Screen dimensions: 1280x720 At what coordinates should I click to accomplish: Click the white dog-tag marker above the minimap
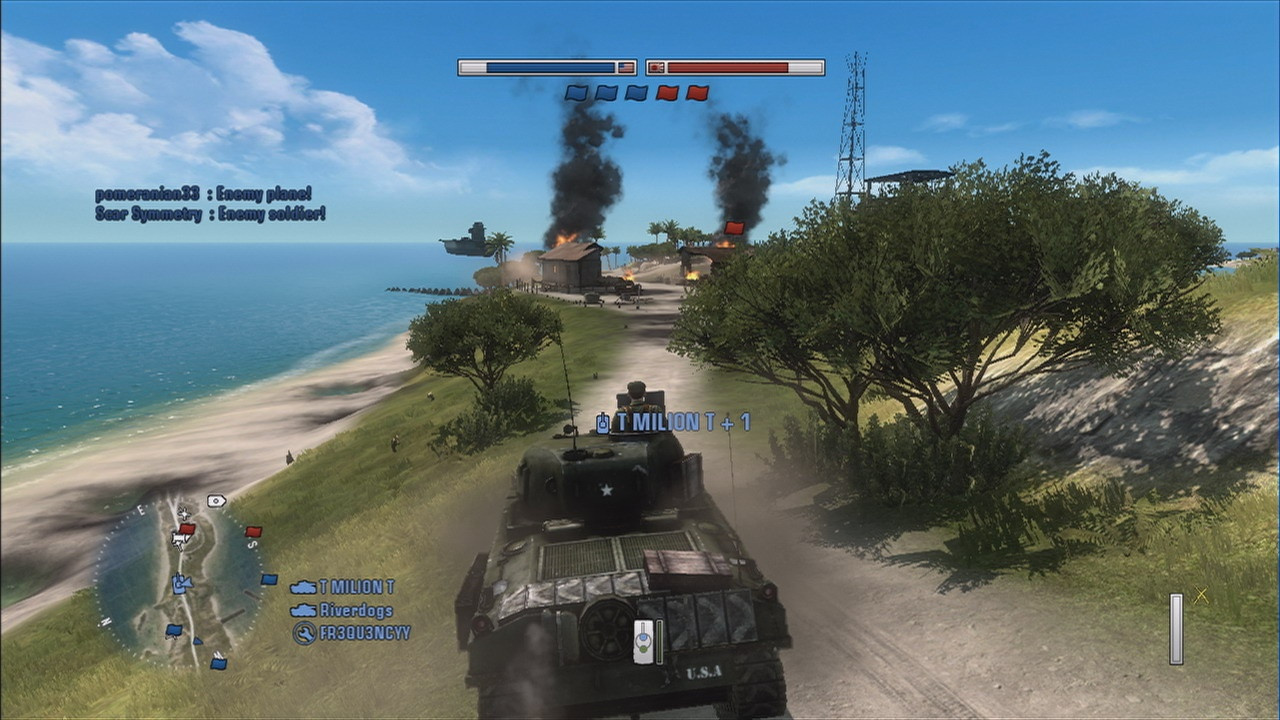point(216,500)
